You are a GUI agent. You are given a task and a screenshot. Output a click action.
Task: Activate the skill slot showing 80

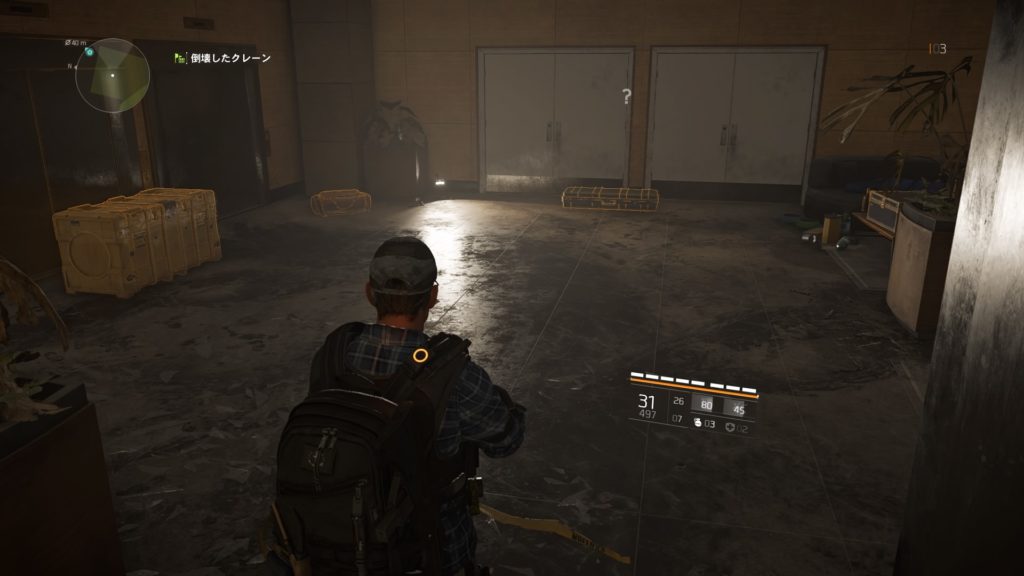click(706, 406)
